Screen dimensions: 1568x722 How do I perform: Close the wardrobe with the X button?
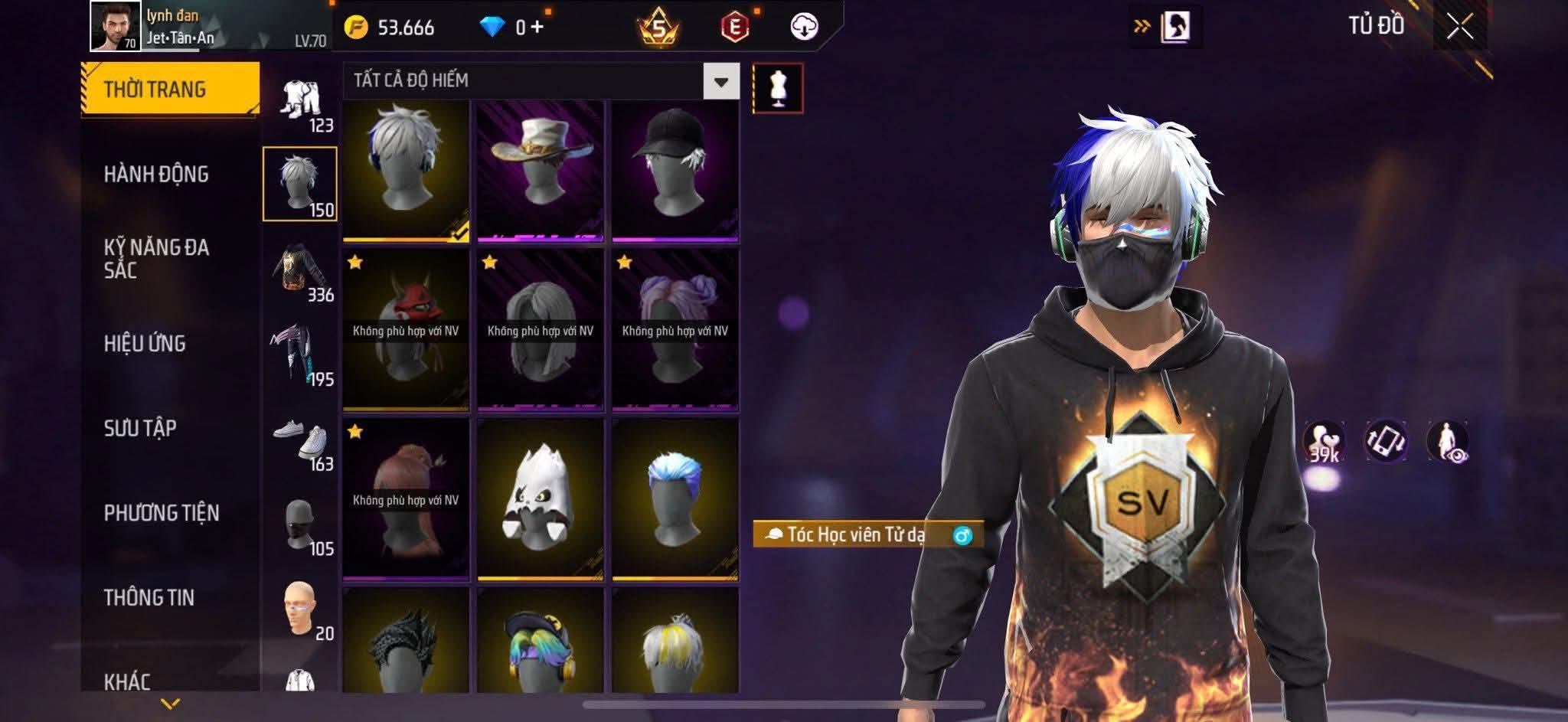(x=1459, y=27)
